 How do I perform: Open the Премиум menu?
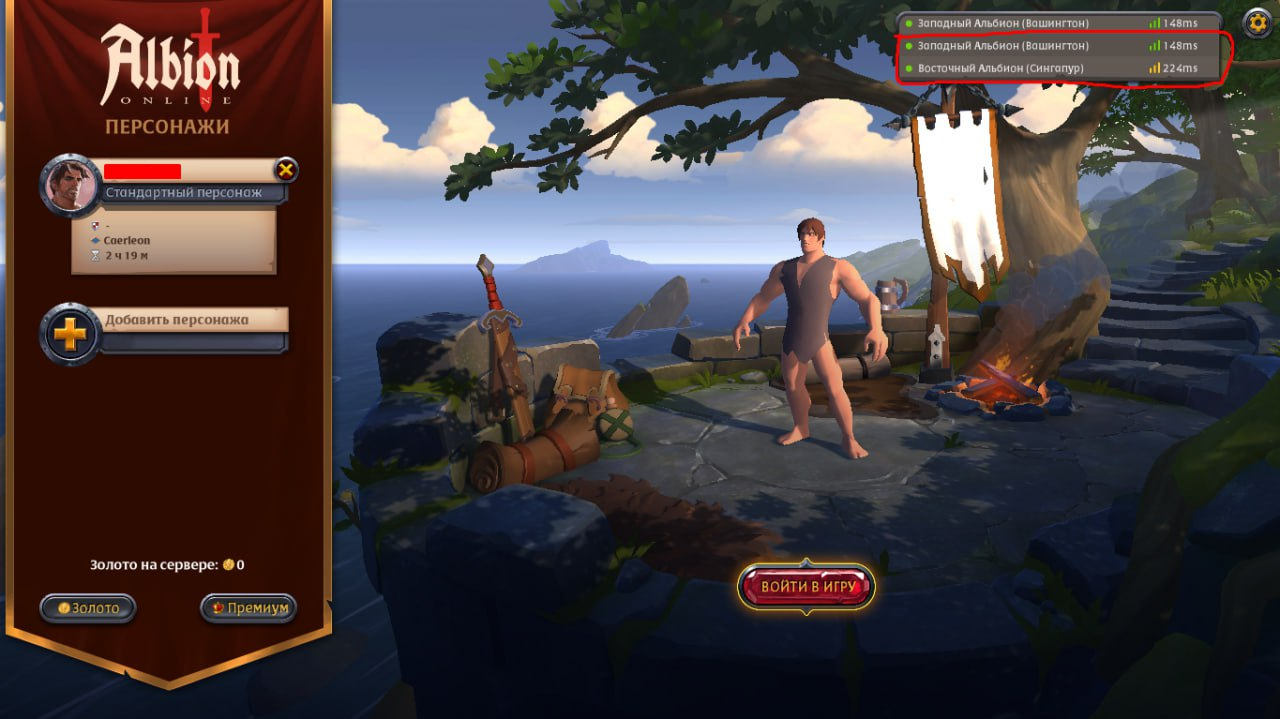click(x=248, y=608)
